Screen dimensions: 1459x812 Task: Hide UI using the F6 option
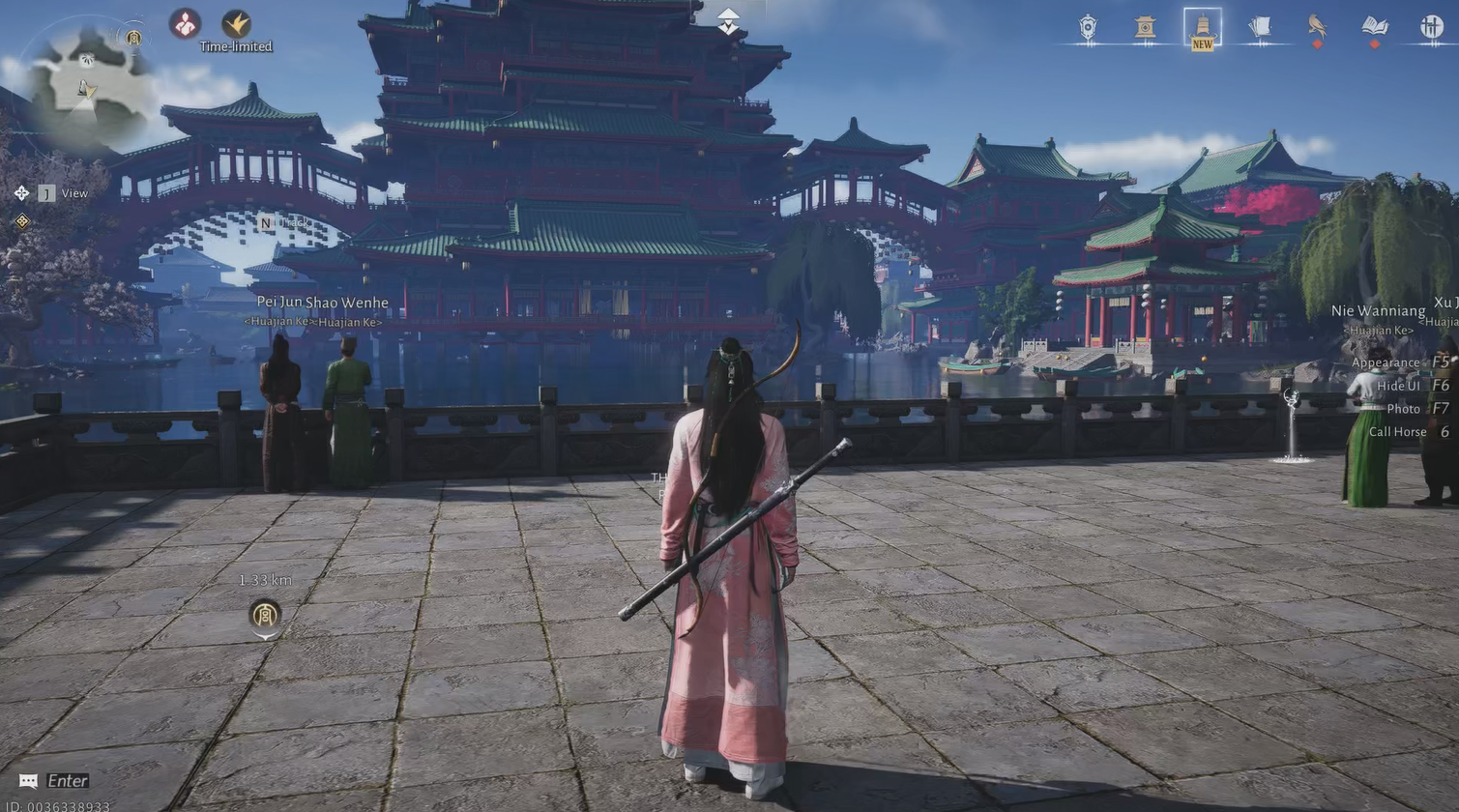(1396, 385)
